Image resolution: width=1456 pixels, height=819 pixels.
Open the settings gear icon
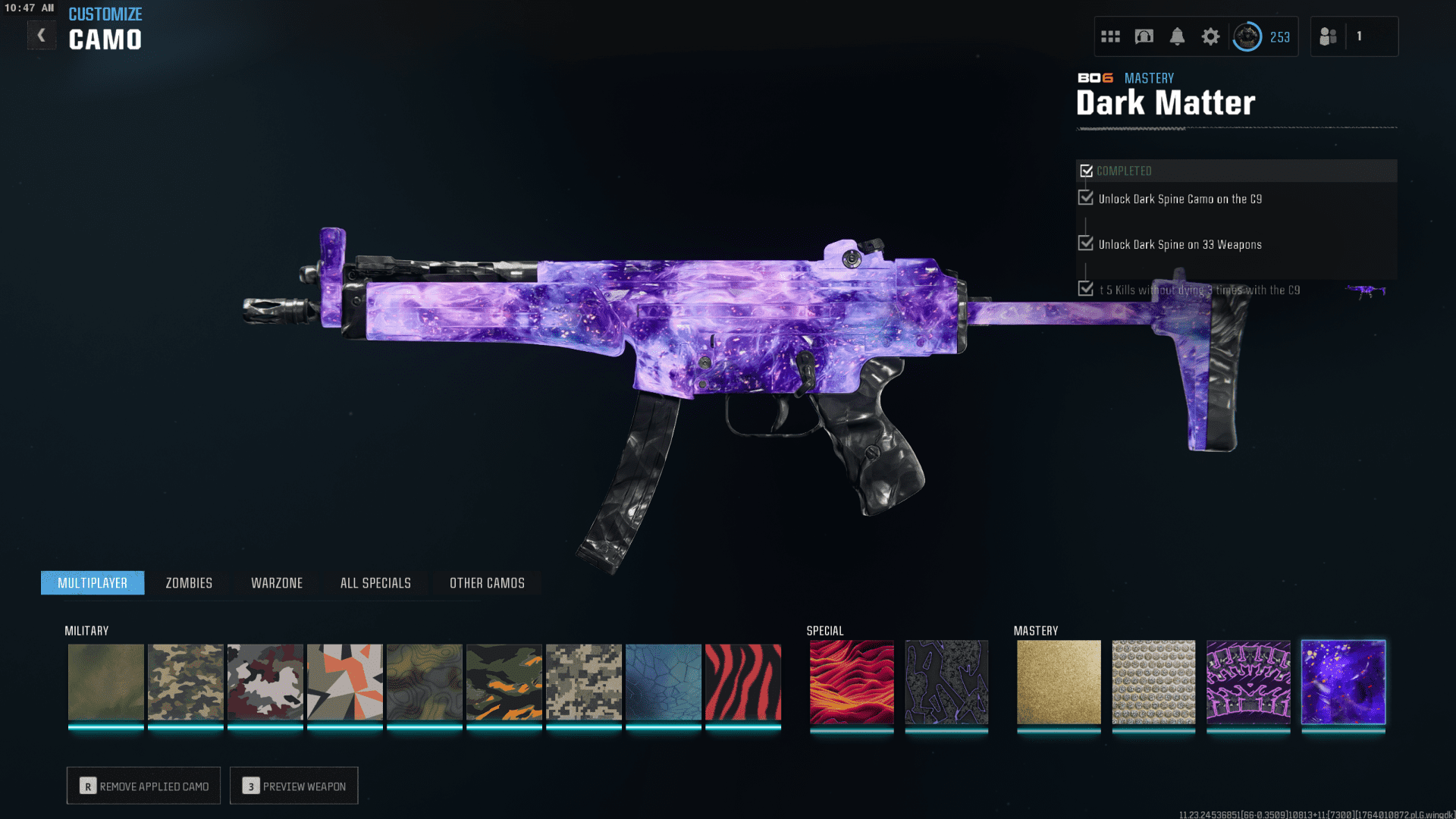1210,36
